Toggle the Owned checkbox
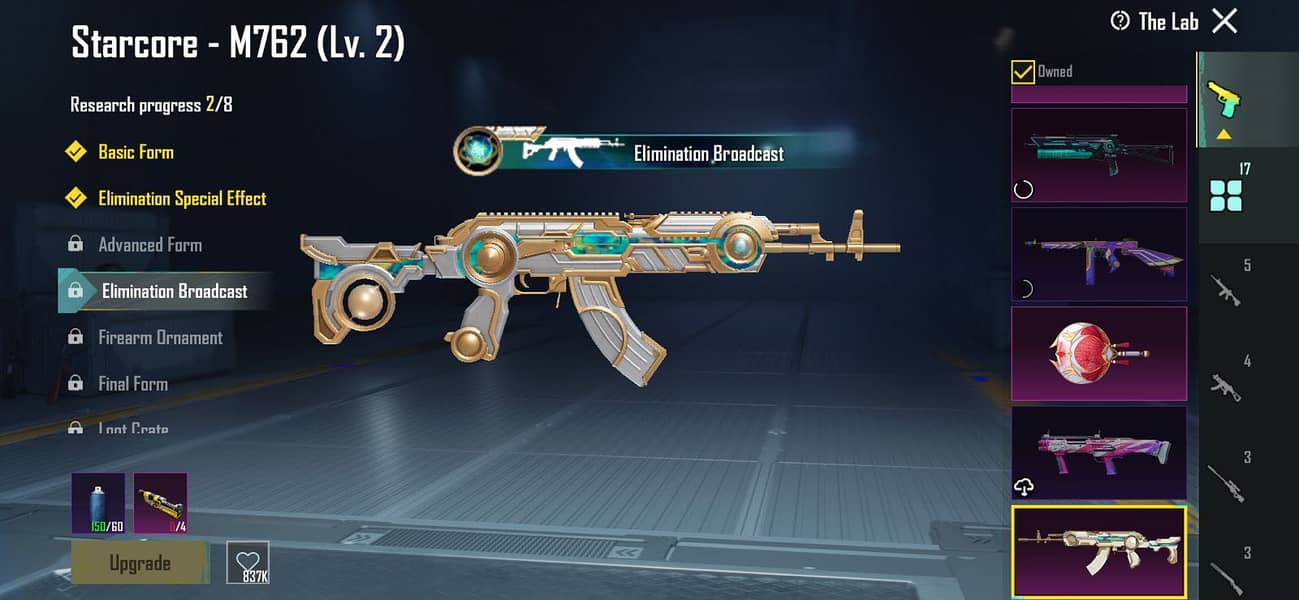Screen dimensions: 1299x600 tap(1023, 72)
